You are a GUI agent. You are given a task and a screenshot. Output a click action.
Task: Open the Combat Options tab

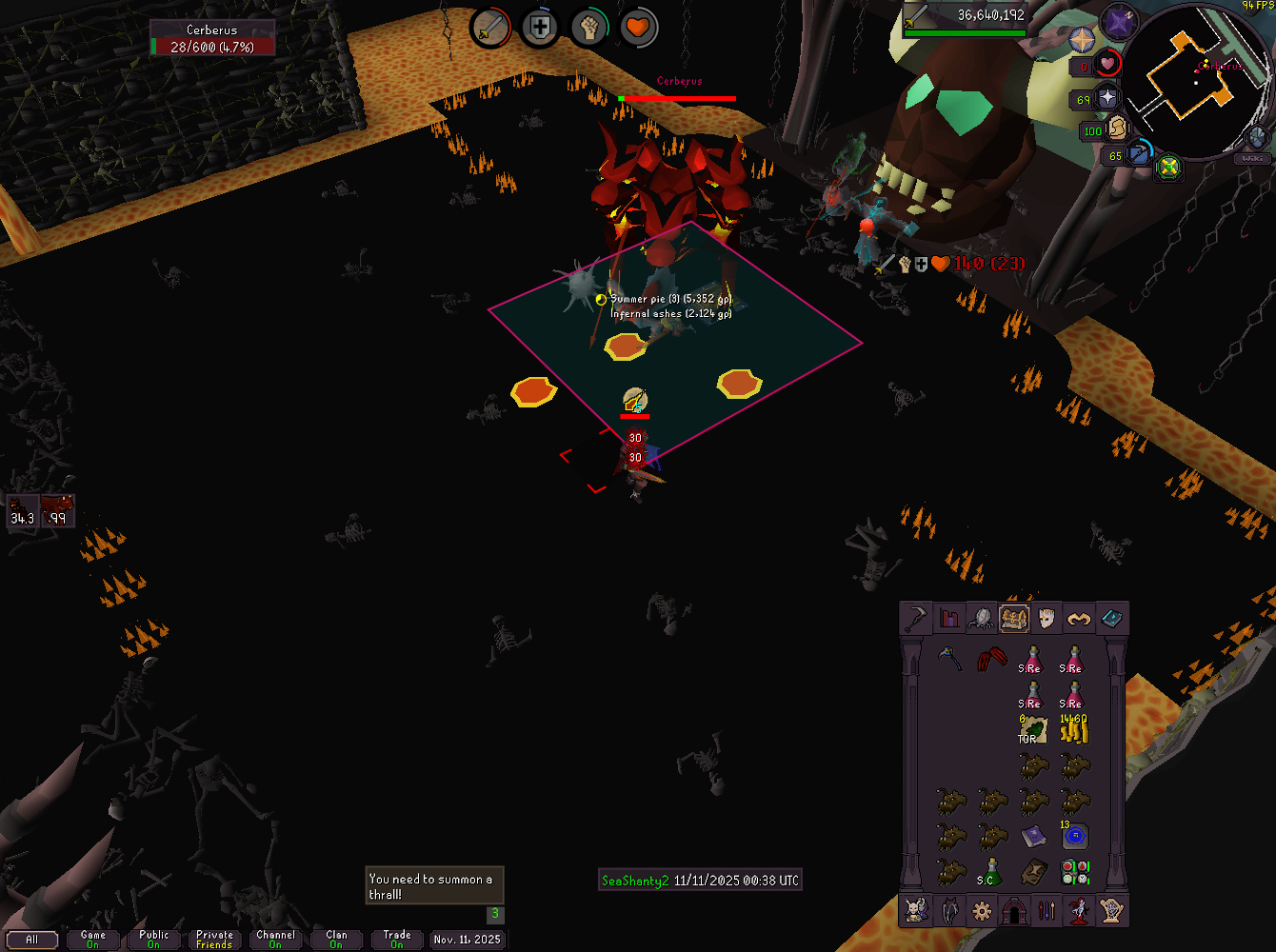coord(916,619)
